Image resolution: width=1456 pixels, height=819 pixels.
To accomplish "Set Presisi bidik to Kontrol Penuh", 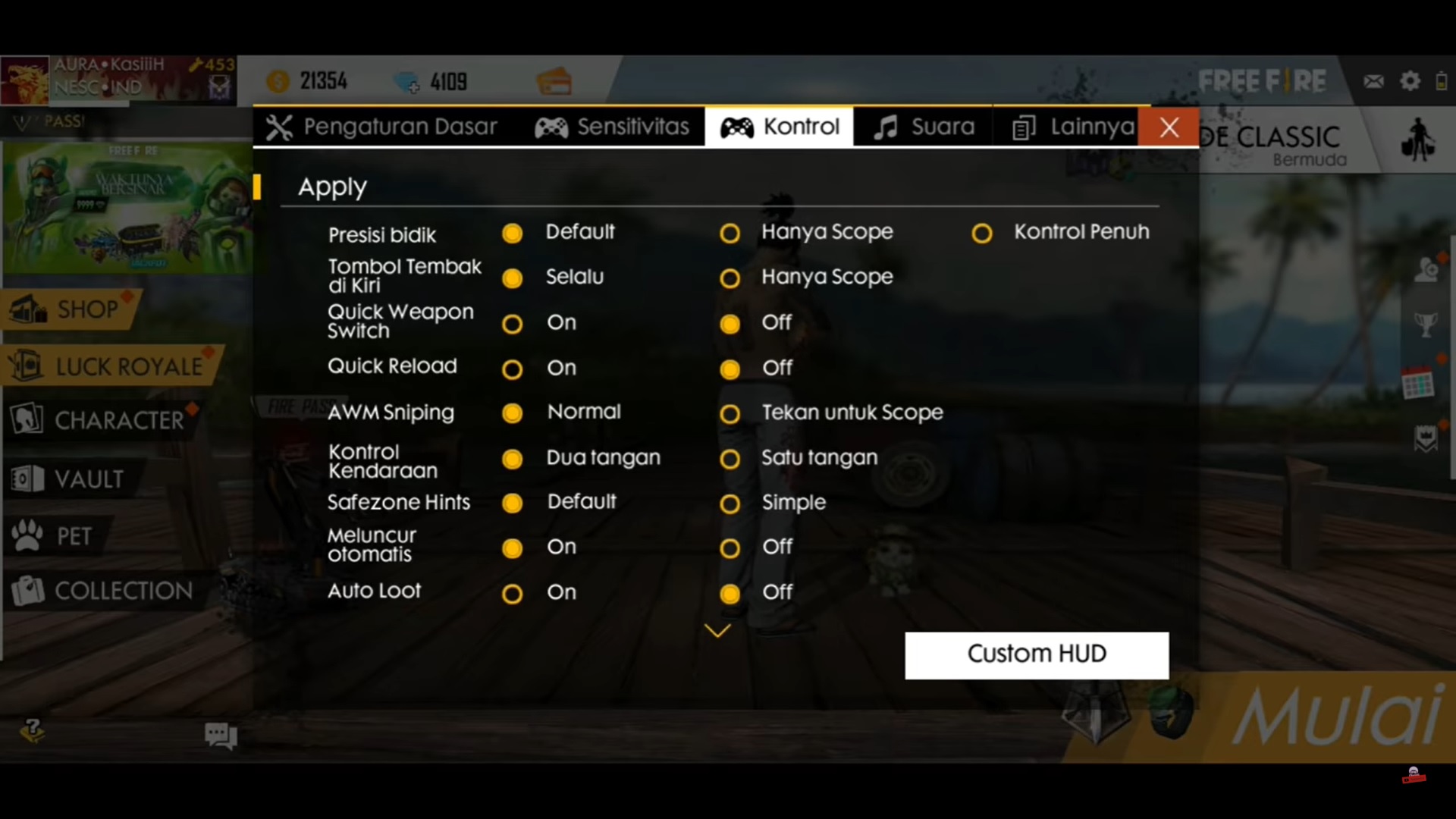I will click(982, 234).
